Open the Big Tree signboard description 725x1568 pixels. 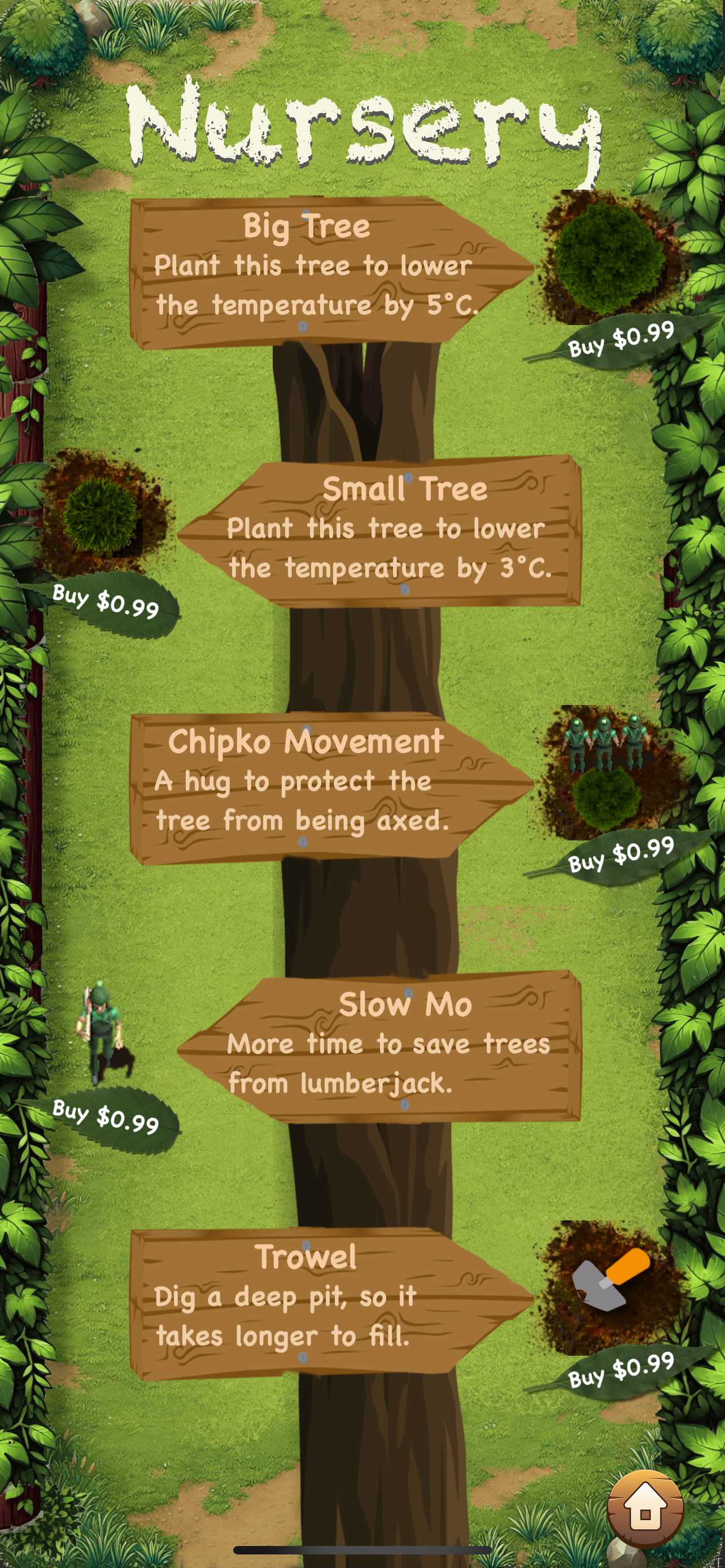click(317, 268)
